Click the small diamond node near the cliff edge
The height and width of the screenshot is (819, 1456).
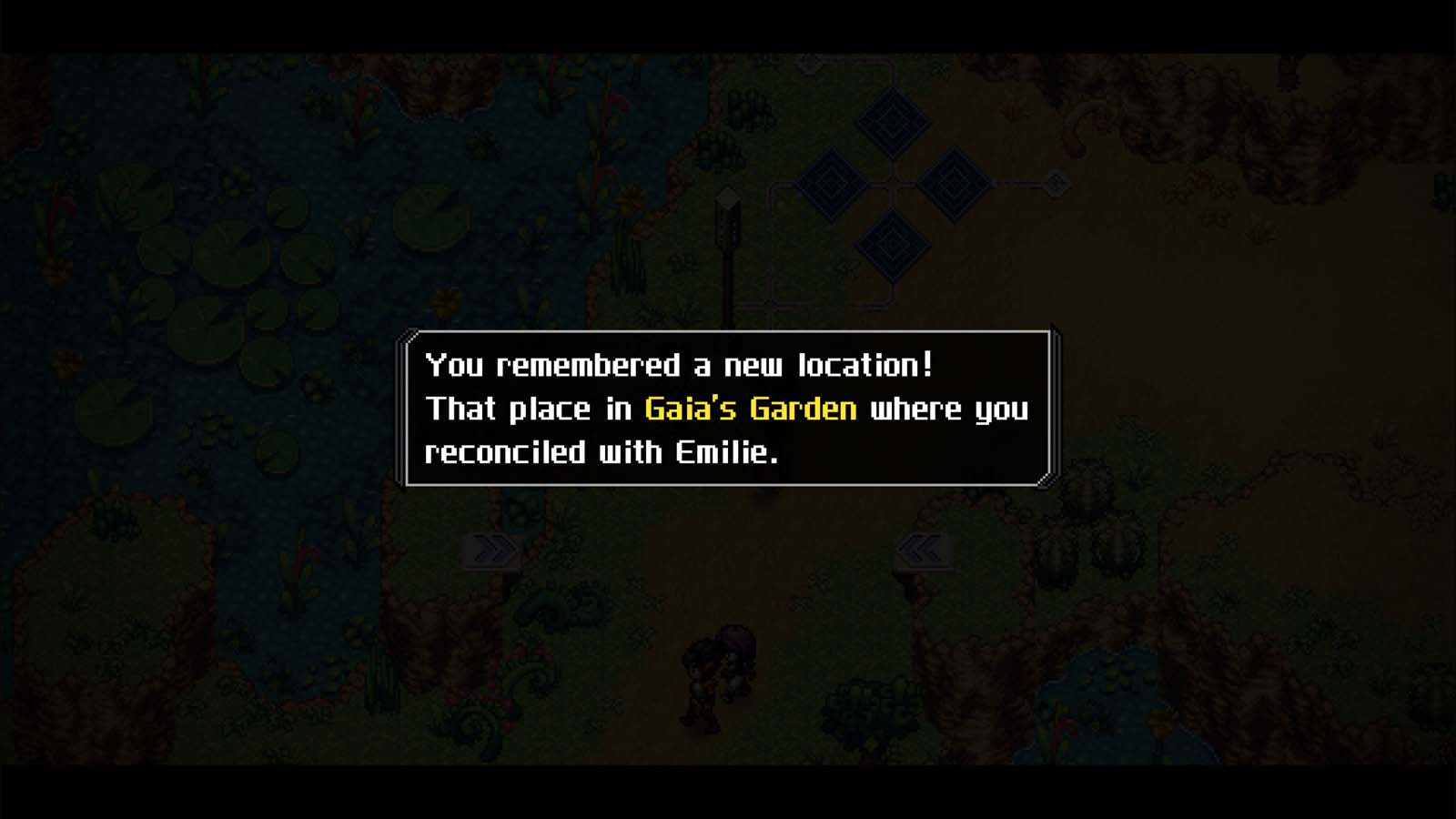tap(1056, 183)
